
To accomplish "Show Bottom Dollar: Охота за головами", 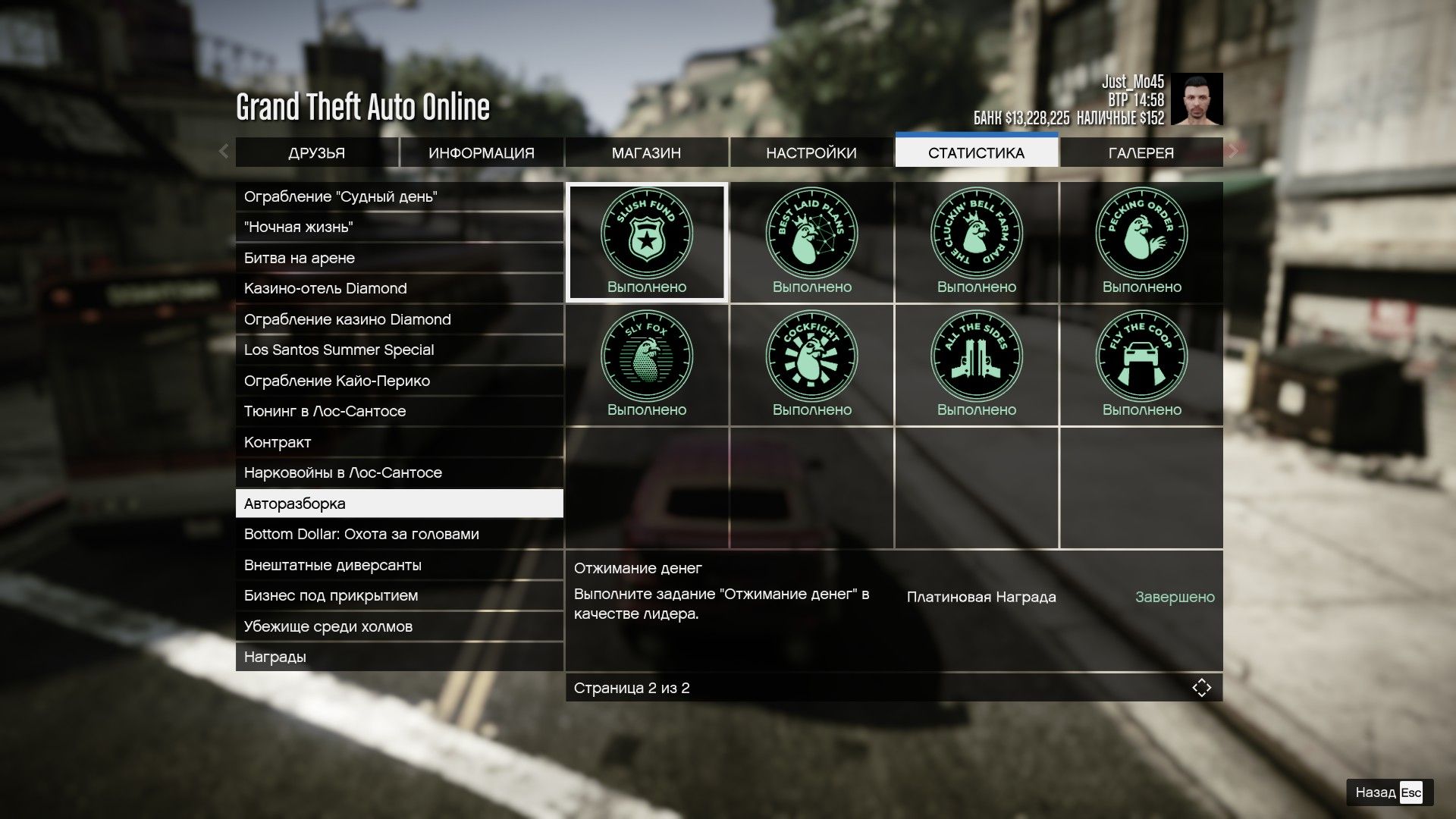I will point(399,535).
